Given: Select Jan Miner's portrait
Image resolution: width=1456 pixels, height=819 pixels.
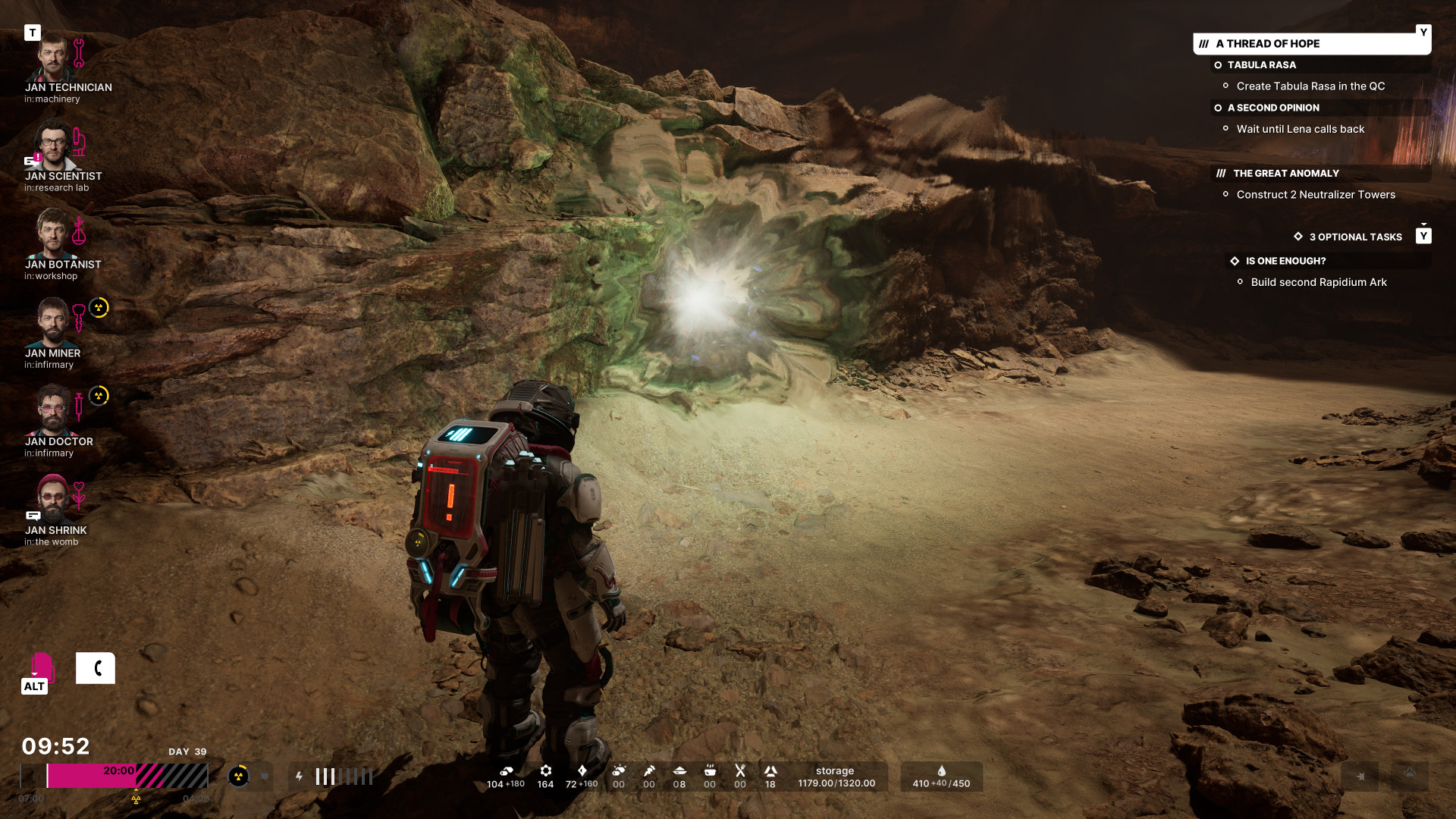Looking at the screenshot, I should coord(52,324).
